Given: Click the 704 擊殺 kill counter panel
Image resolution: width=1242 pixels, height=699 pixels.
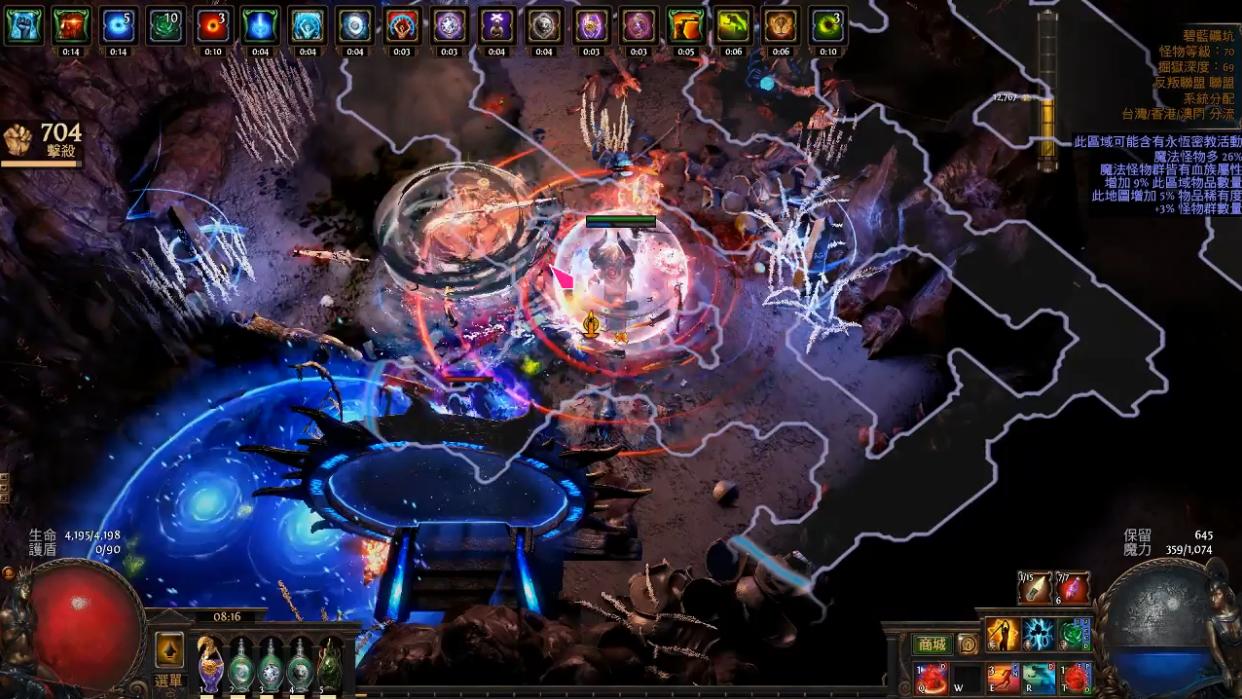Looking at the screenshot, I should (x=42, y=142).
